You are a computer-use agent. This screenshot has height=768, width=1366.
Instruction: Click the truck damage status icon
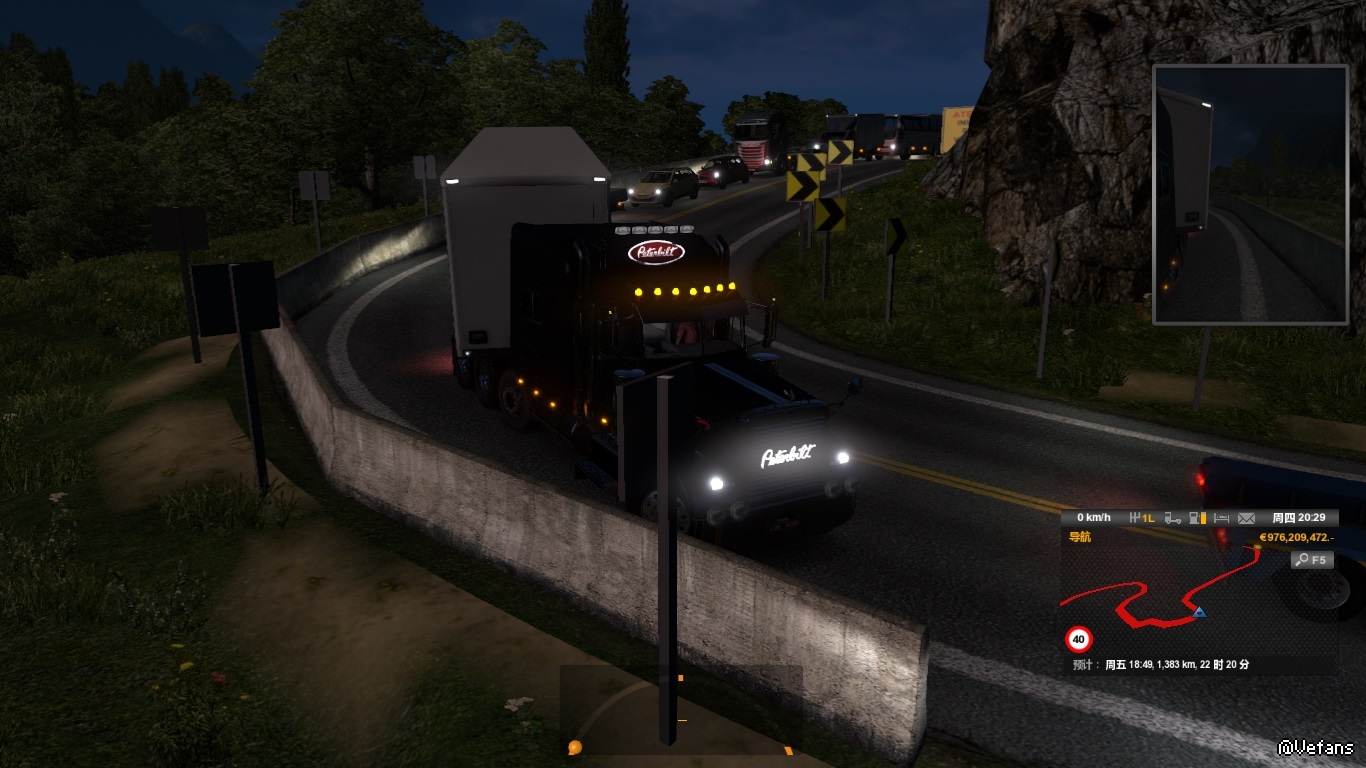(x=1173, y=518)
